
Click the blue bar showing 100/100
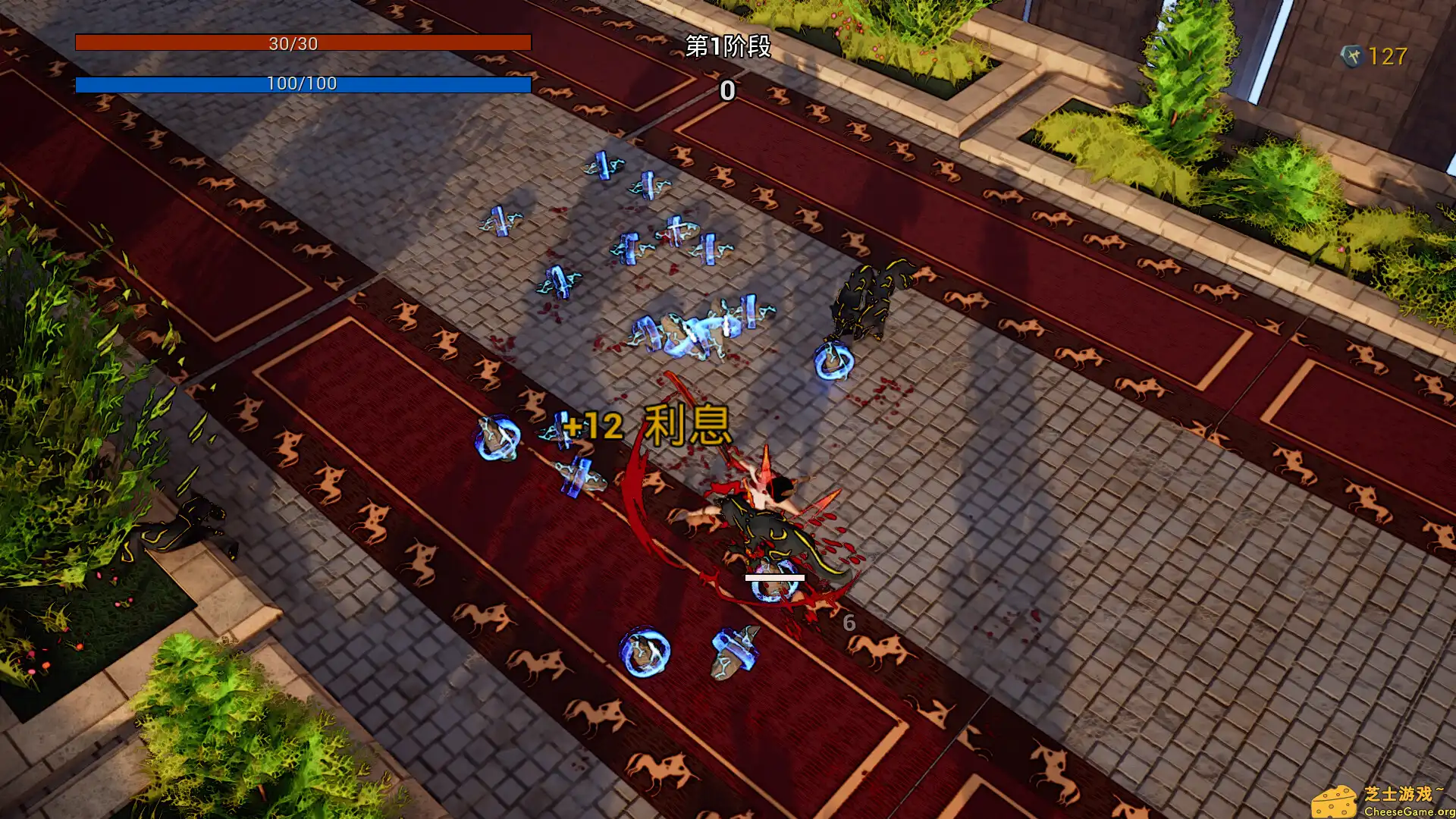303,85
